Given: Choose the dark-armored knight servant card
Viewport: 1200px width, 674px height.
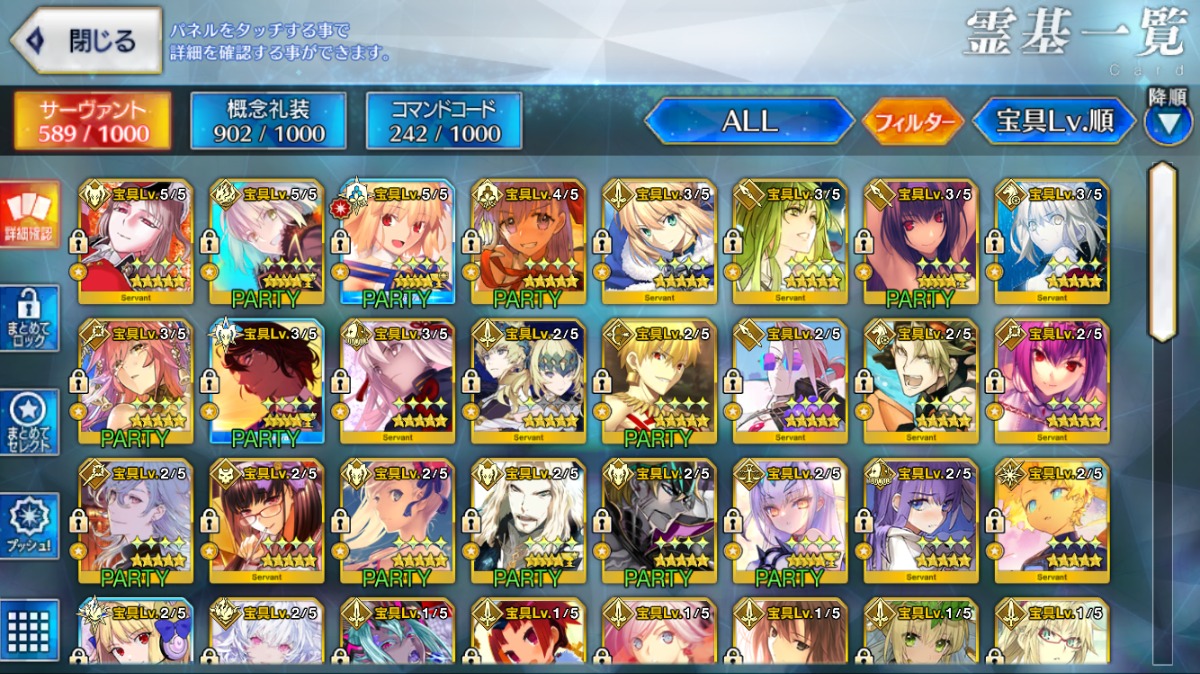Looking at the screenshot, I should 659,520.
